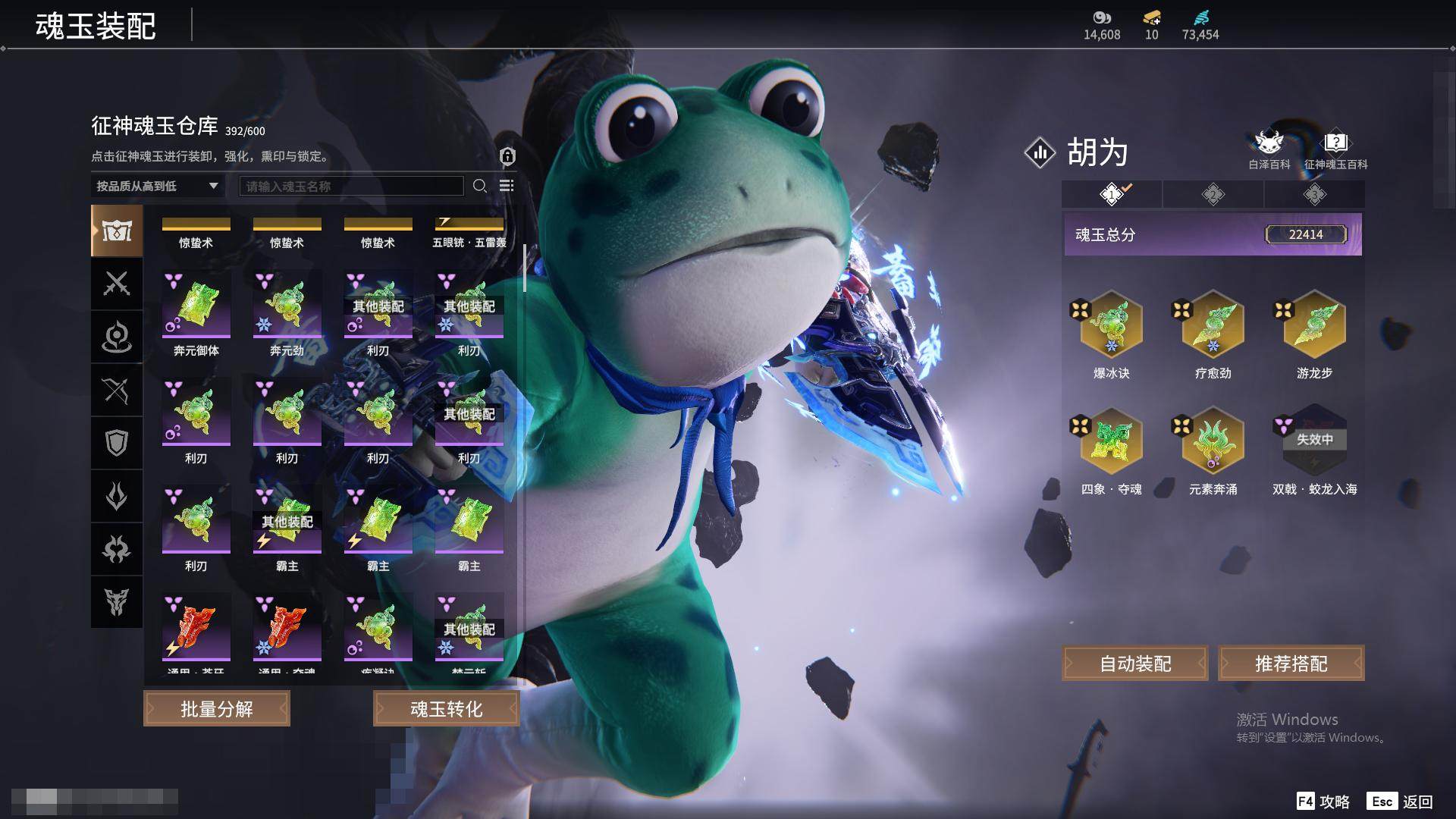Open 推荐搭配 recommended loadouts
The width and height of the screenshot is (1456, 819).
pos(1291,664)
